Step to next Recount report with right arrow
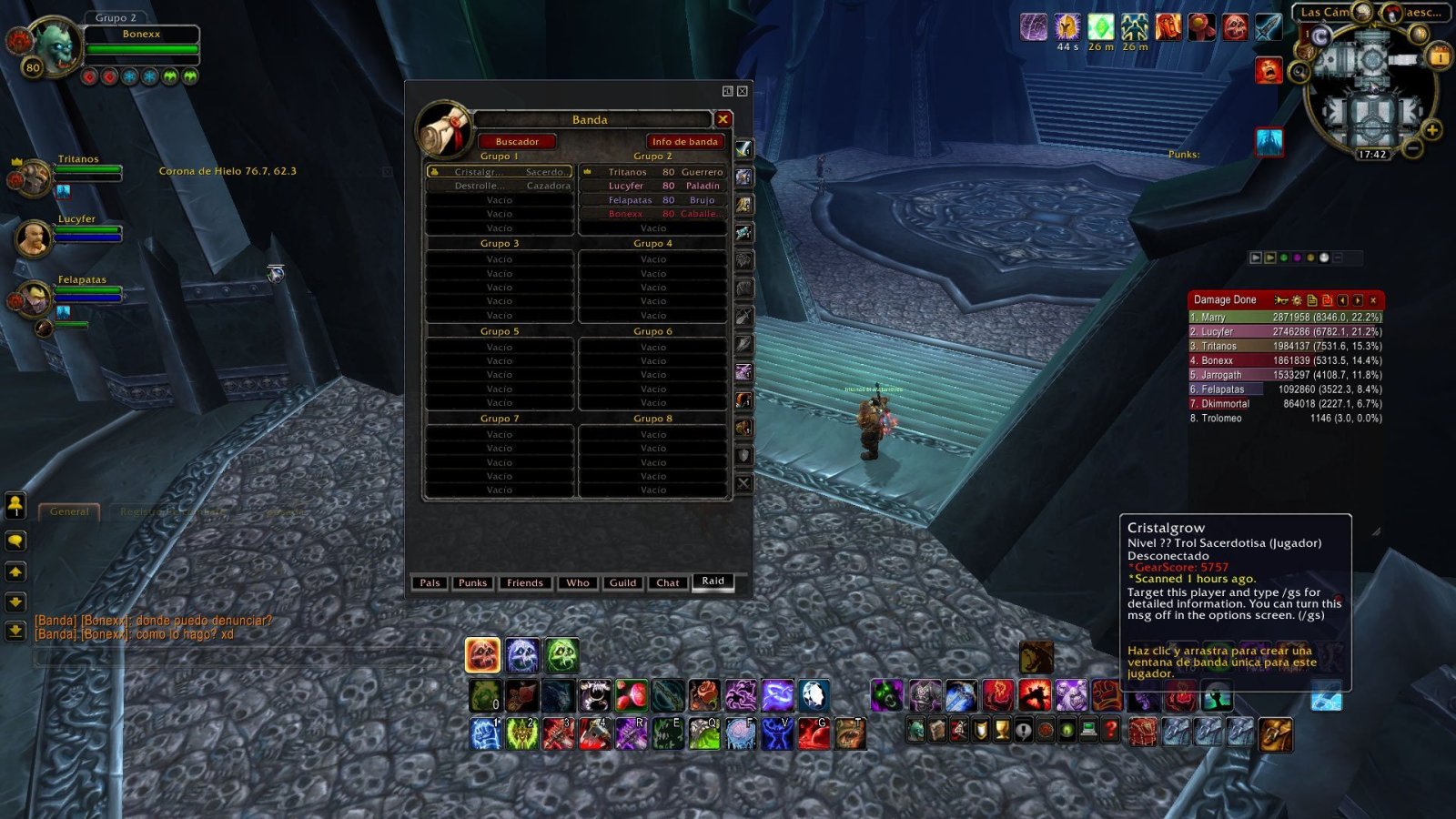The image size is (1456, 819). (1357, 299)
